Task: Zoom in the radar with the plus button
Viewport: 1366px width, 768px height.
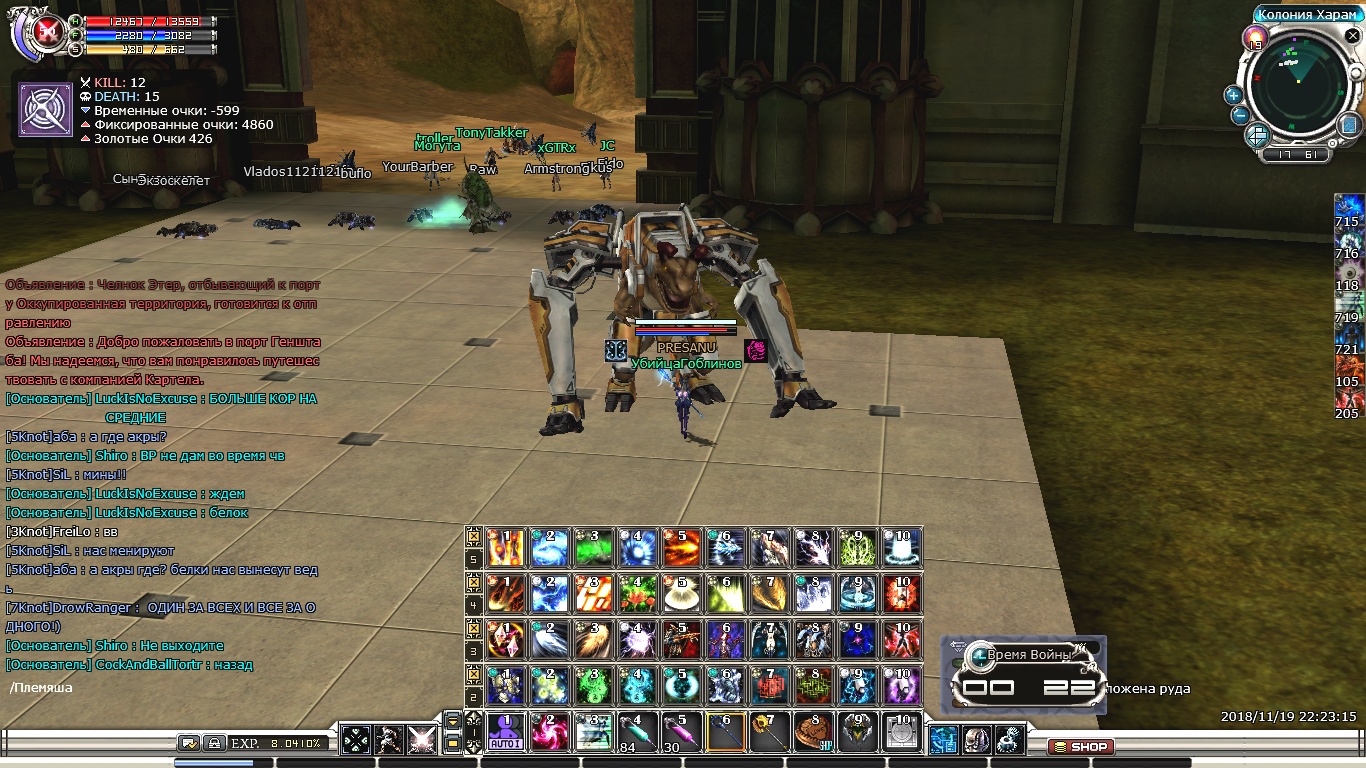Action: [x=1233, y=95]
